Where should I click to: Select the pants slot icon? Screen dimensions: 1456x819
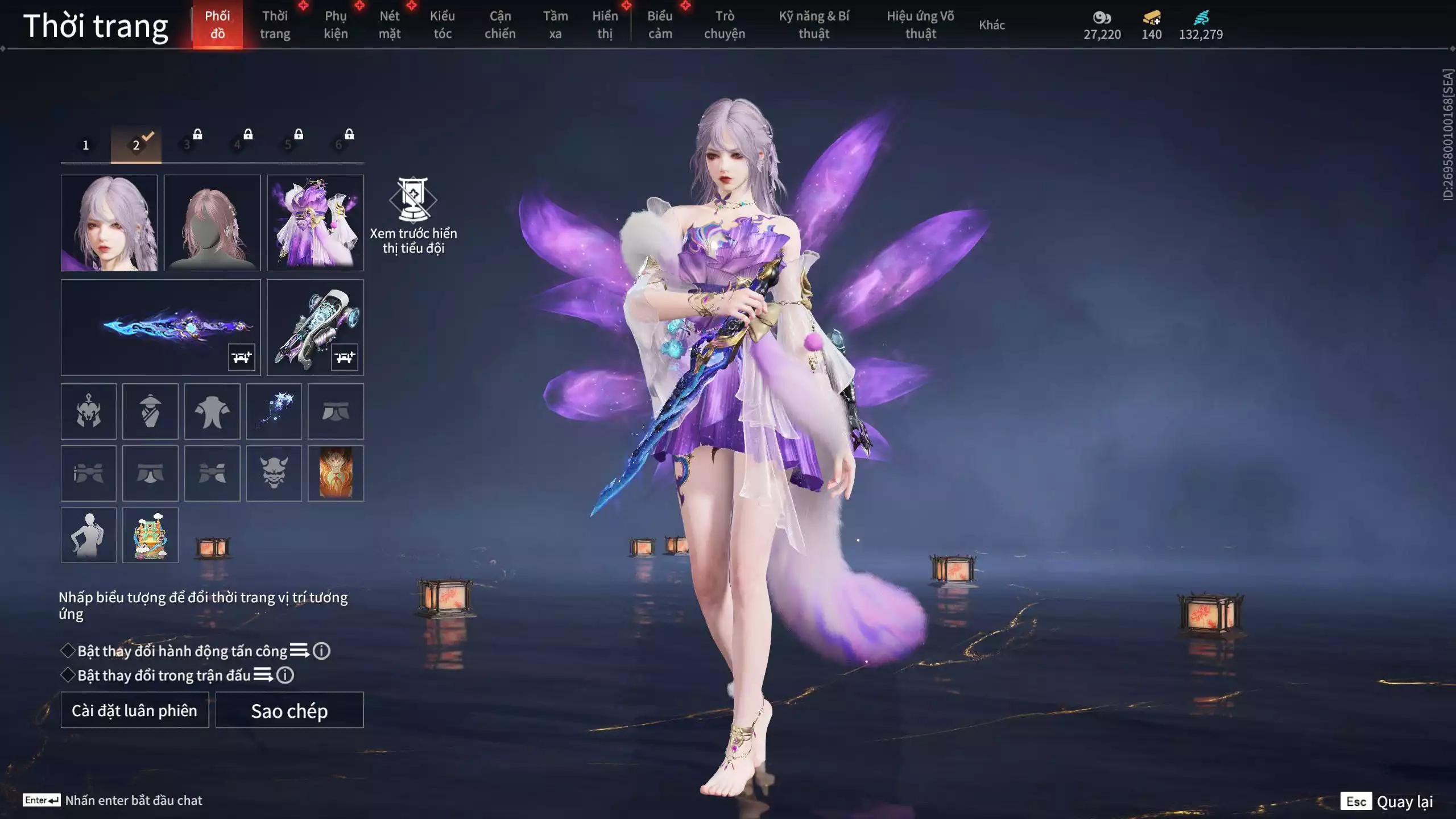tap(336, 411)
